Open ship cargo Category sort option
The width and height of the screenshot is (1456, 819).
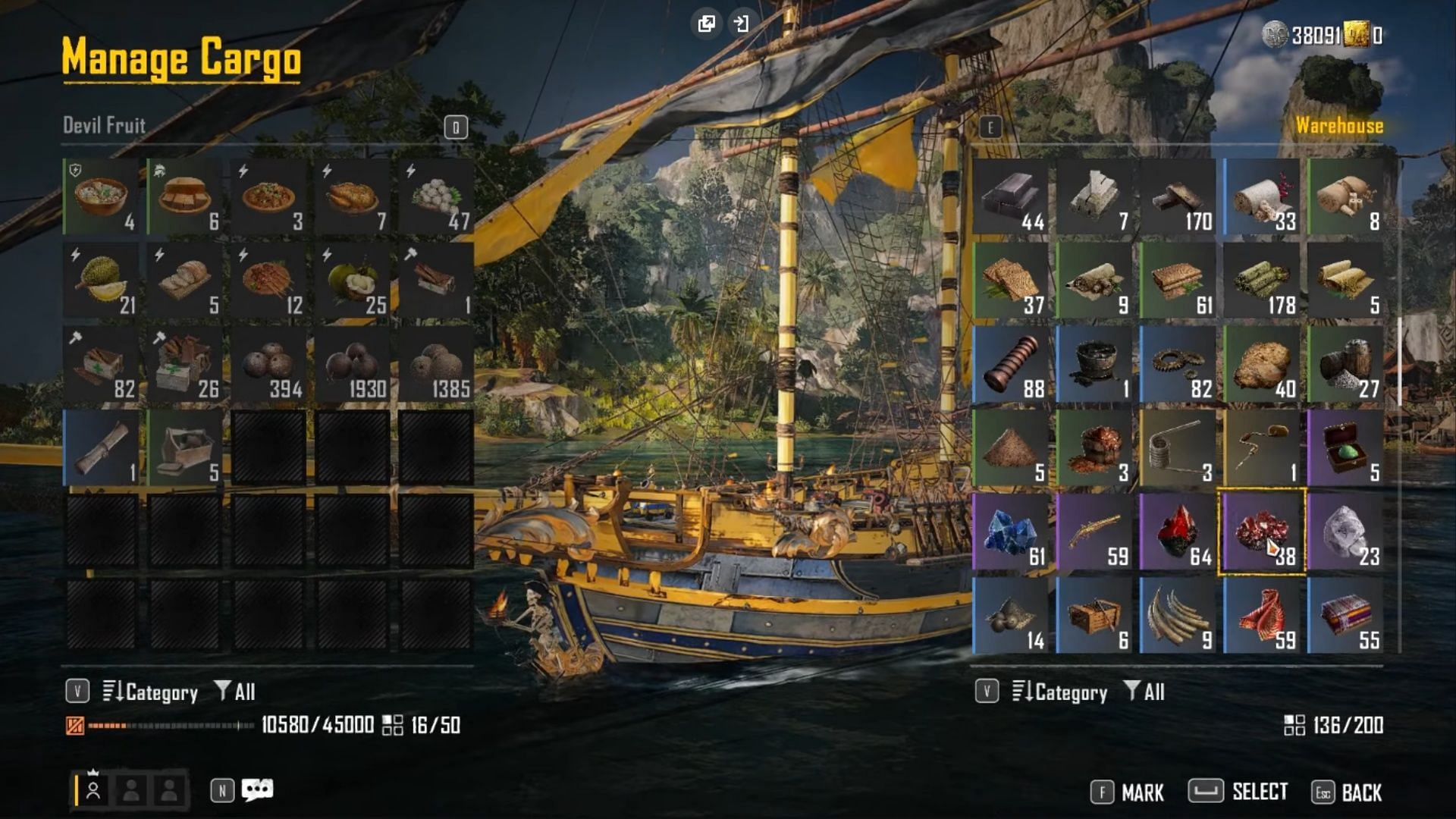coord(150,692)
